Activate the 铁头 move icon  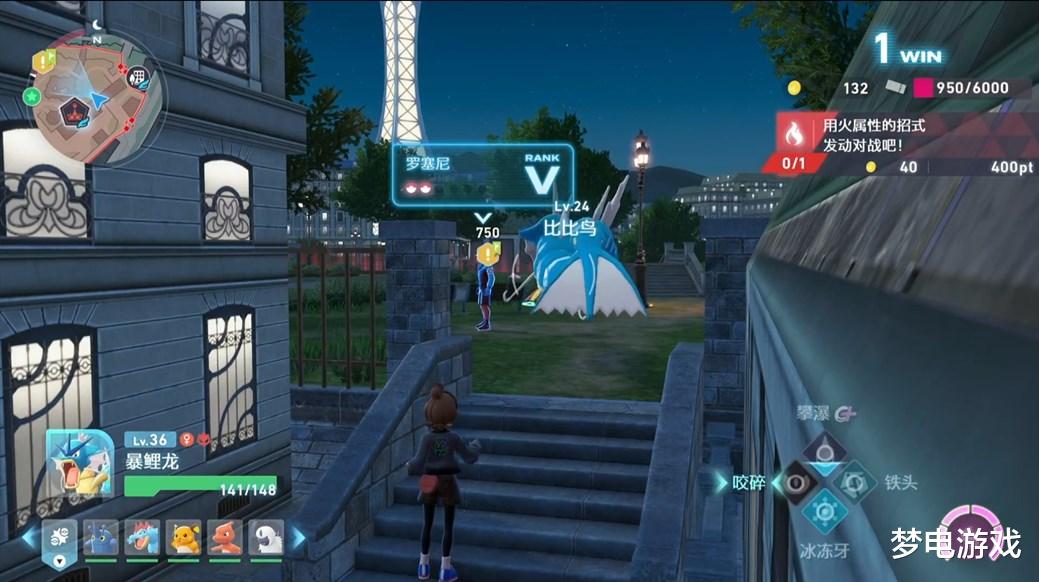855,482
